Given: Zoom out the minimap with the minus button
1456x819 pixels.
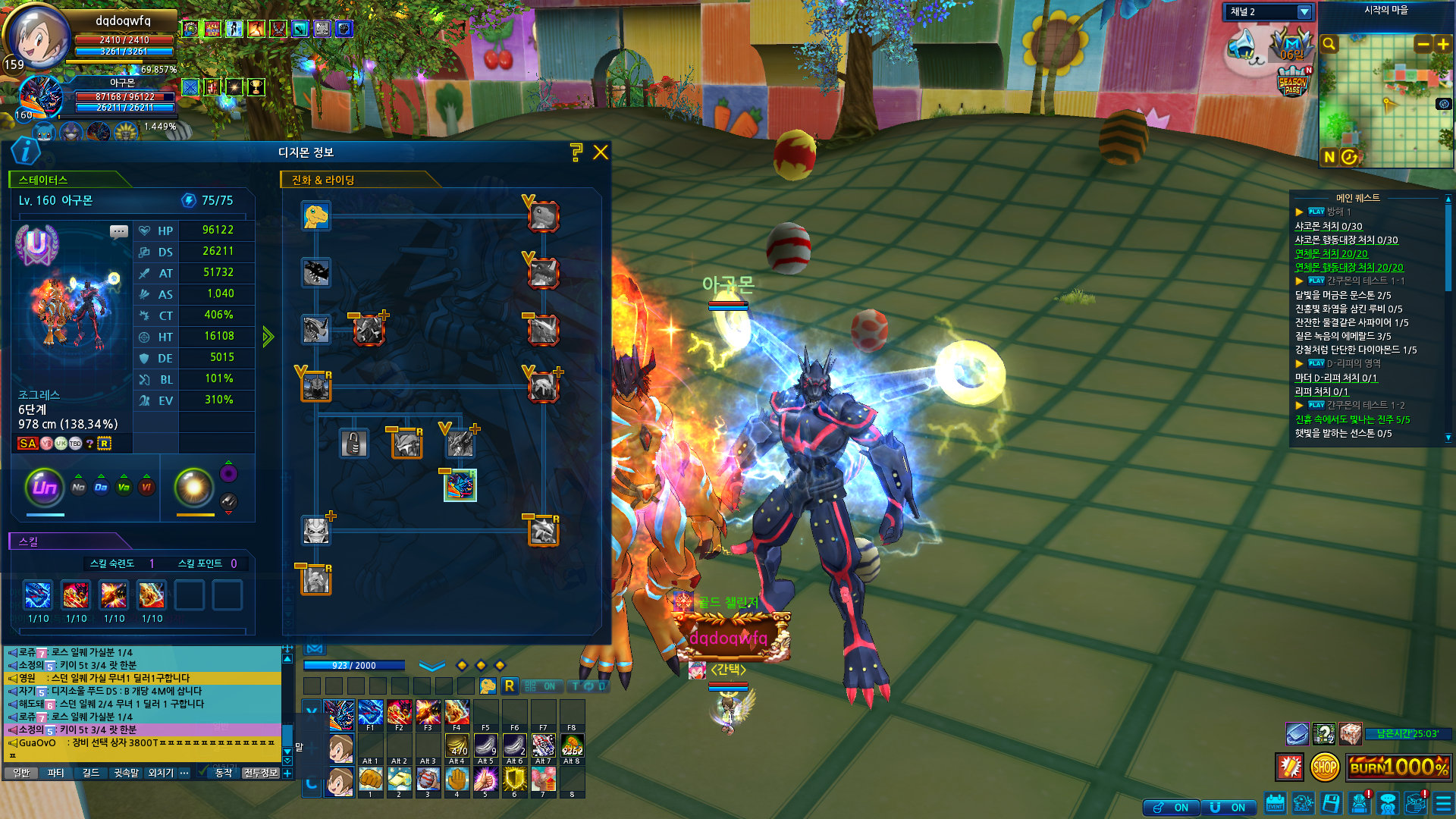Looking at the screenshot, I should pyautogui.click(x=1423, y=45).
